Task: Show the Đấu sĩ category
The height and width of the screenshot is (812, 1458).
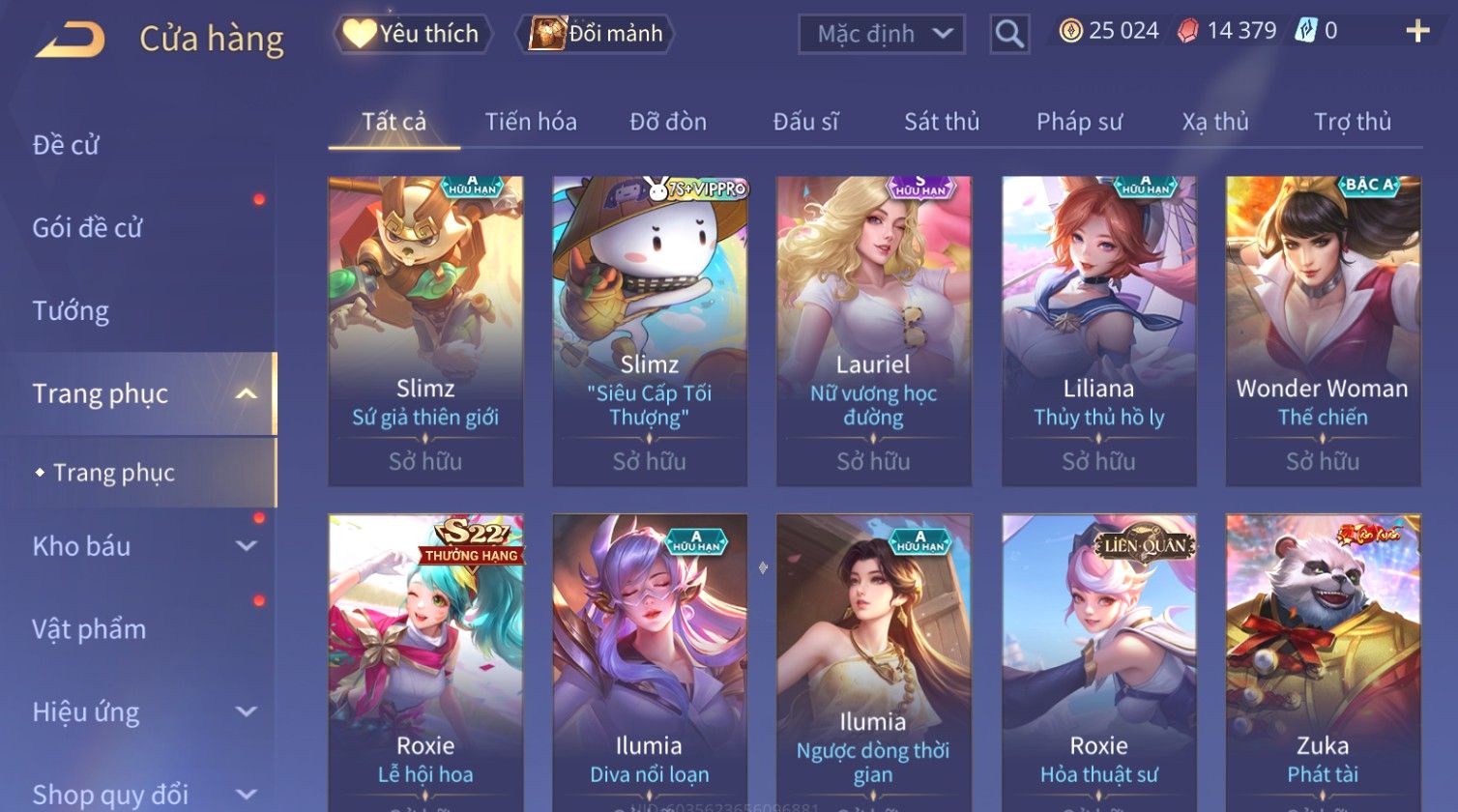Action: click(805, 122)
